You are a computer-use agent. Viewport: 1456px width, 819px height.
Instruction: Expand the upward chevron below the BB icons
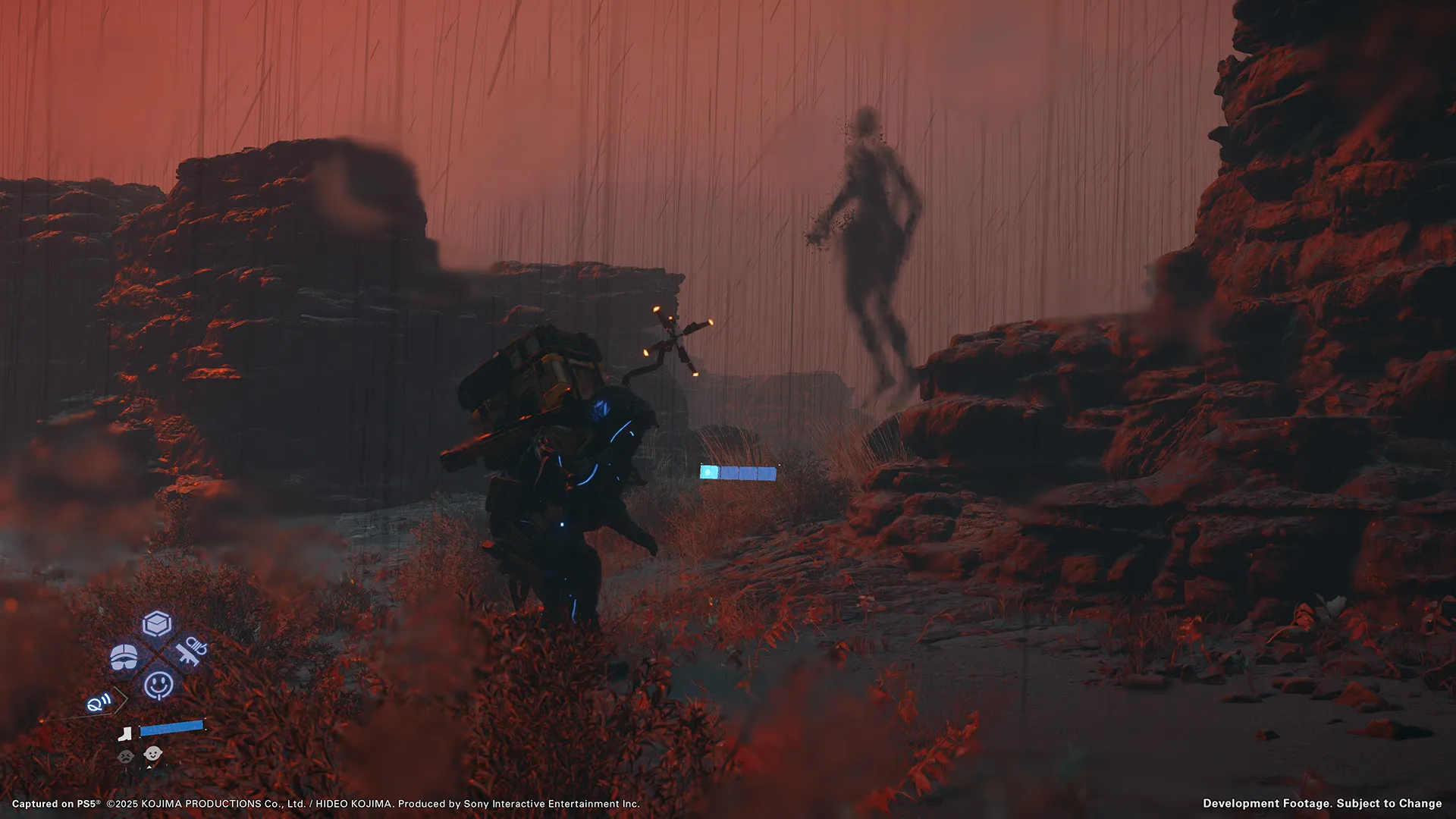149,767
